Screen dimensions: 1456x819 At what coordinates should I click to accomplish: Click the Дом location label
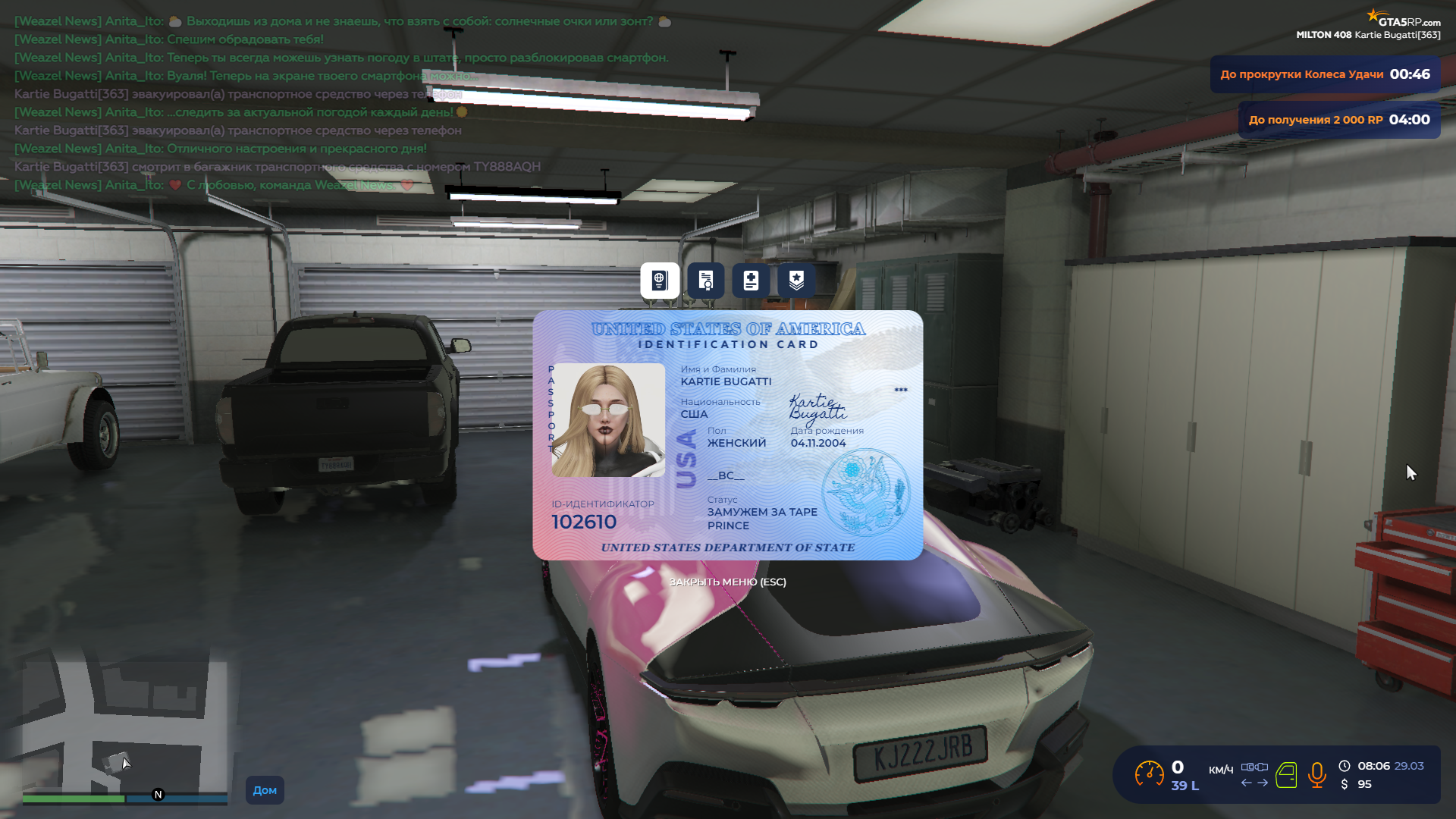pos(265,790)
